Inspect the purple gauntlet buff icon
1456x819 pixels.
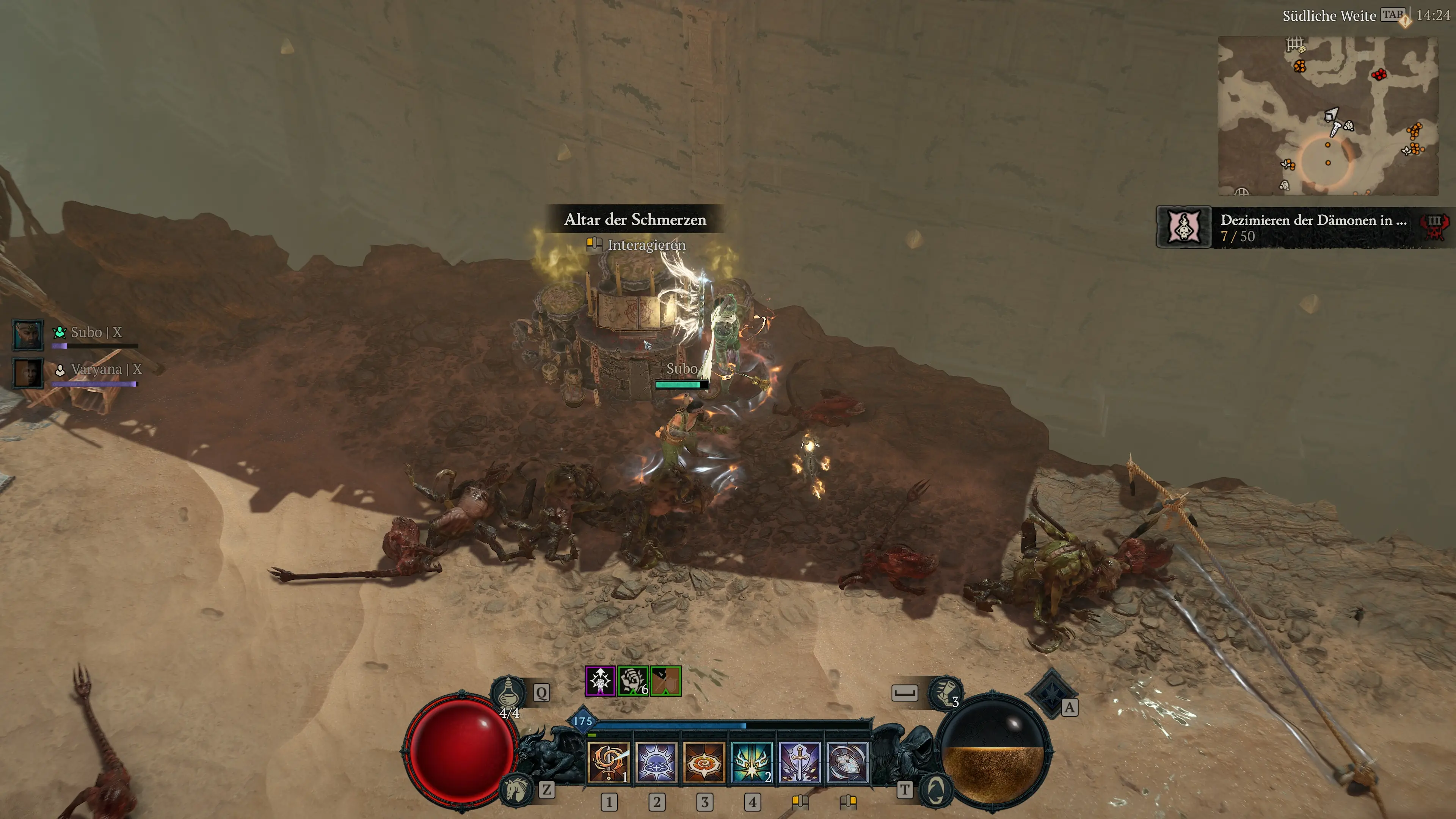[x=600, y=681]
